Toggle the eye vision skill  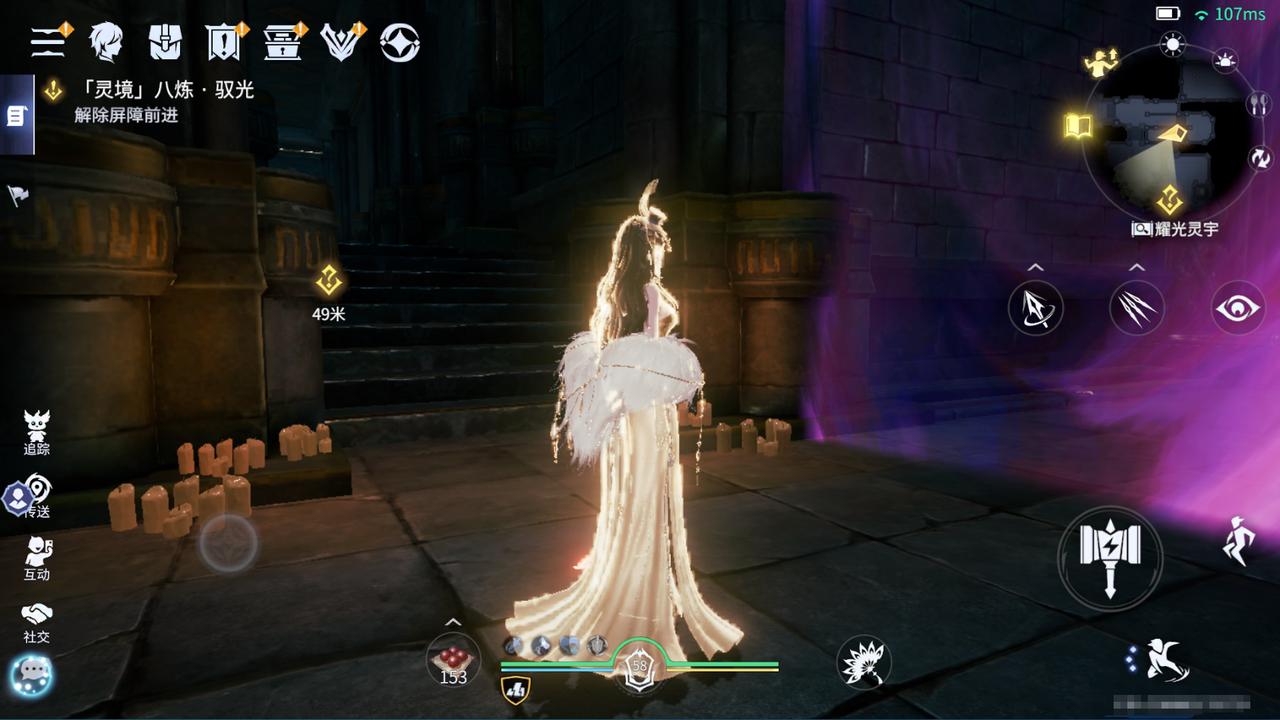tap(1238, 308)
